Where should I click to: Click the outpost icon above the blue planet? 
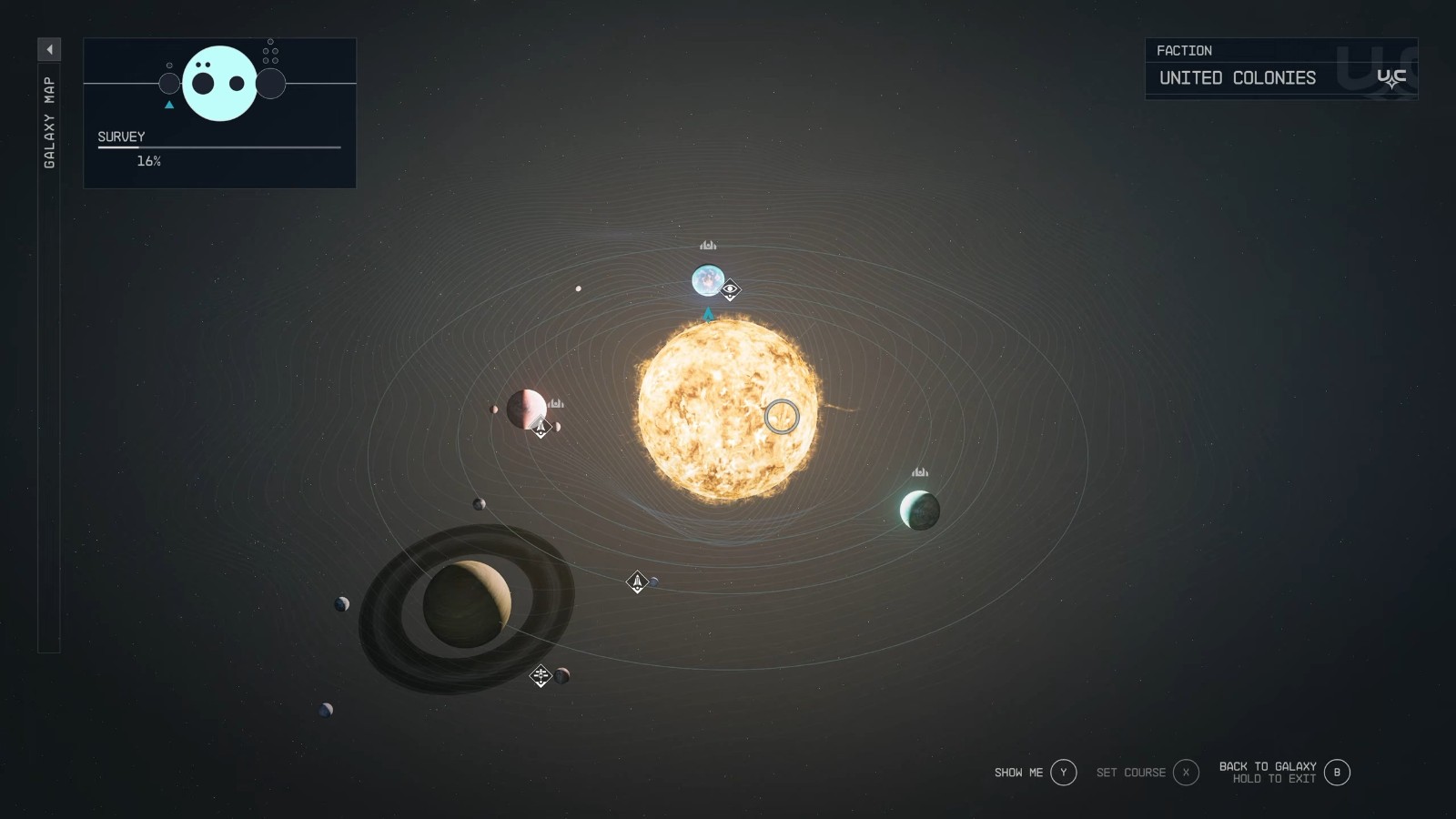pos(708,245)
